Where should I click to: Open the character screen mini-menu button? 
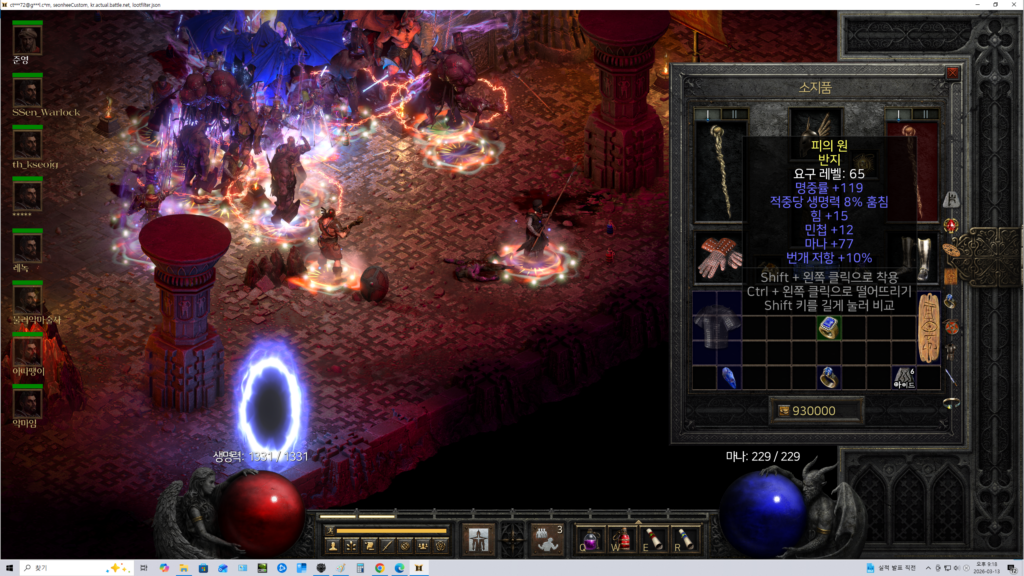[x=331, y=546]
